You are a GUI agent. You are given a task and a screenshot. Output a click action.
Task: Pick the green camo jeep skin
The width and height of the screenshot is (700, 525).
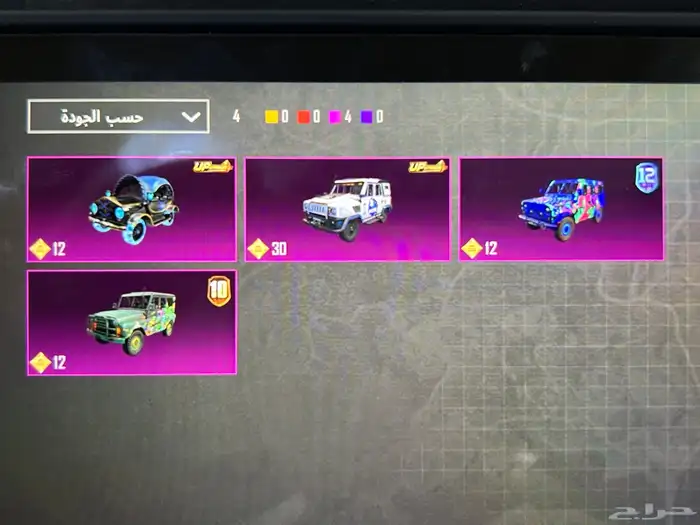[132, 322]
